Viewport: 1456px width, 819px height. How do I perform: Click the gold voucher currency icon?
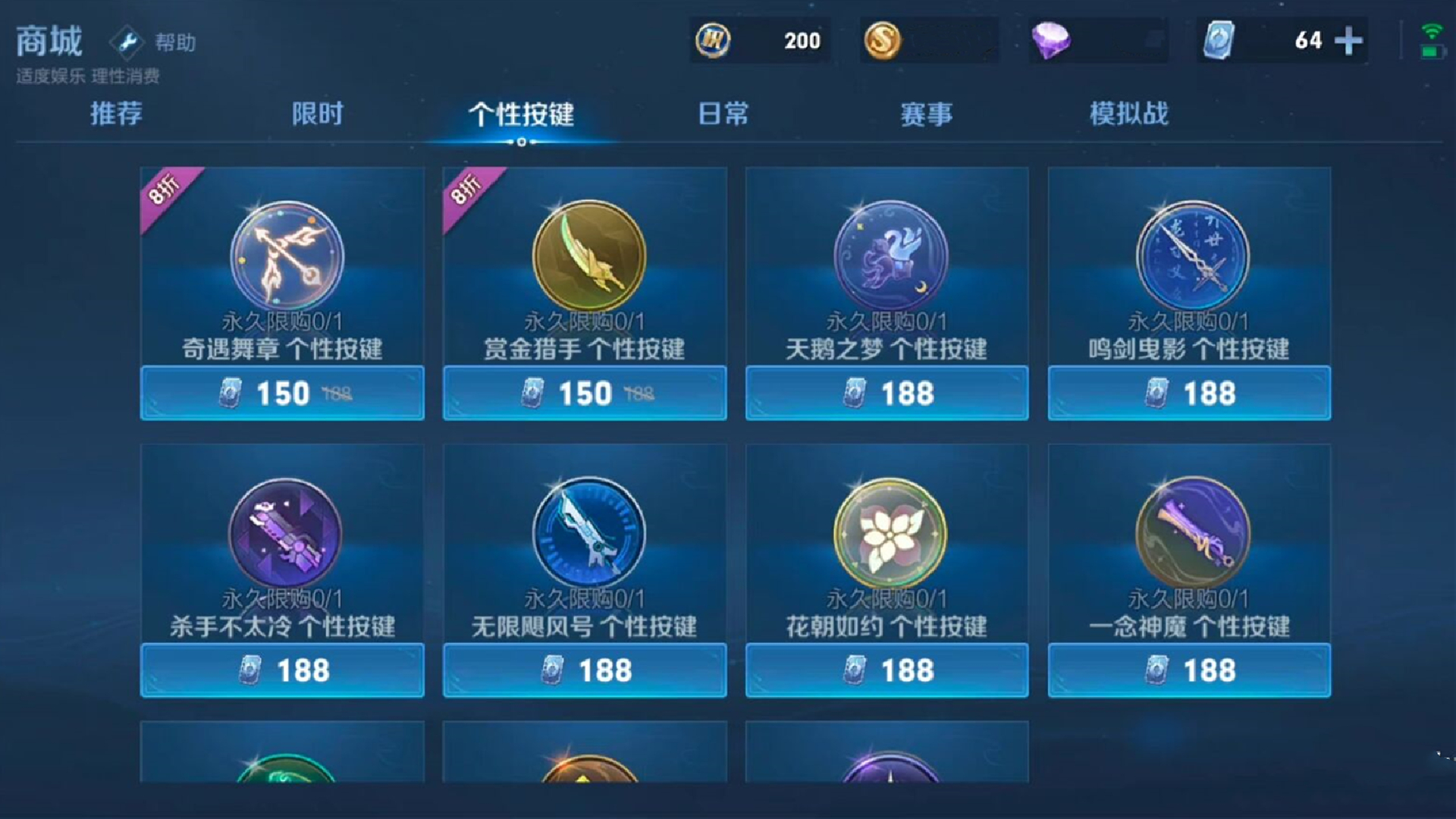click(714, 39)
